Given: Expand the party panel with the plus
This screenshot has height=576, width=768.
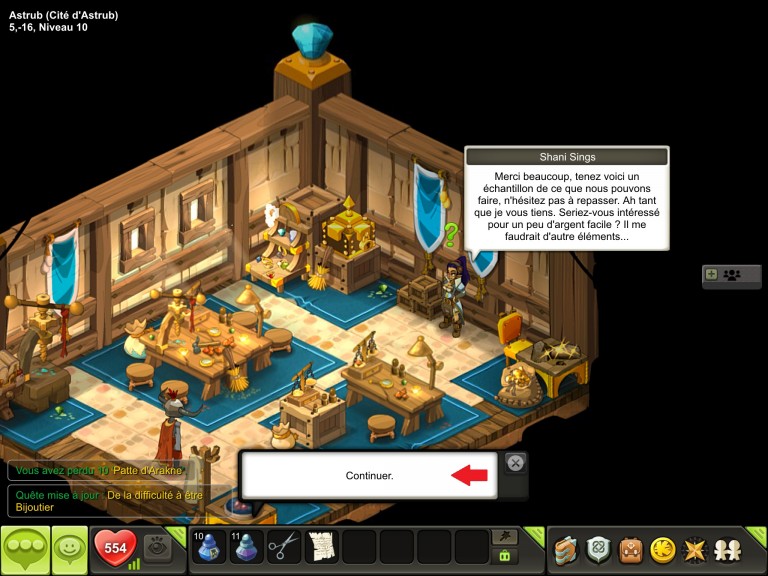Looking at the screenshot, I should point(711,274).
